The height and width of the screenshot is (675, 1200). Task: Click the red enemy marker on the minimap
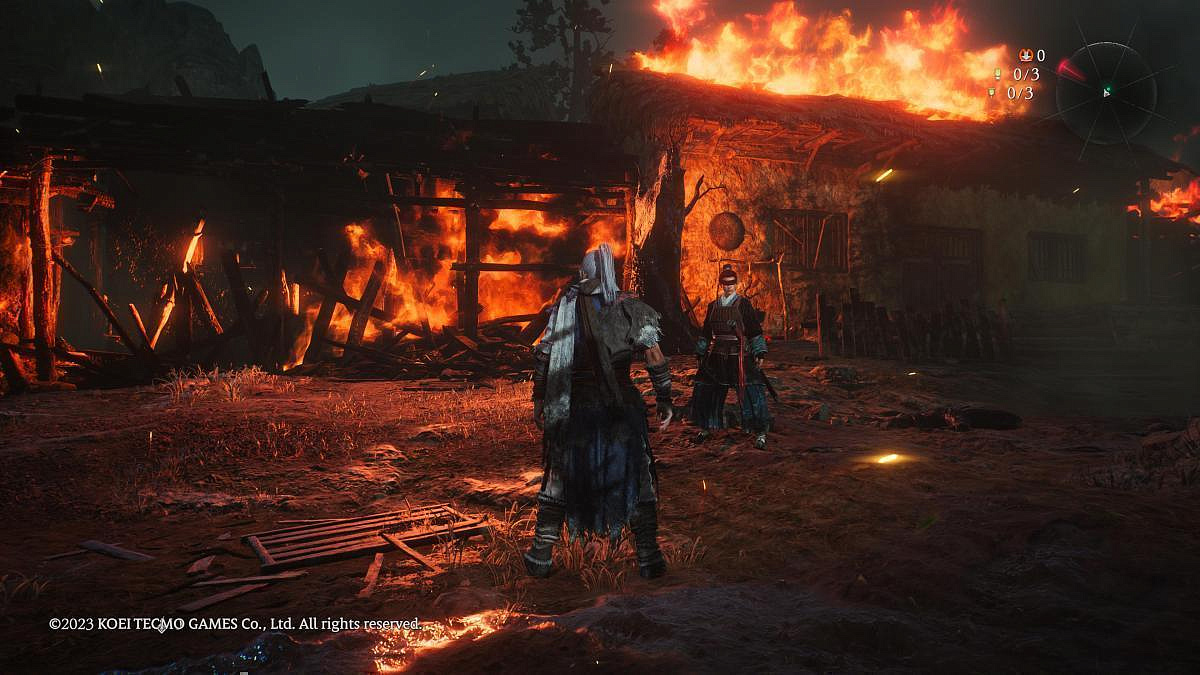coord(1069,70)
